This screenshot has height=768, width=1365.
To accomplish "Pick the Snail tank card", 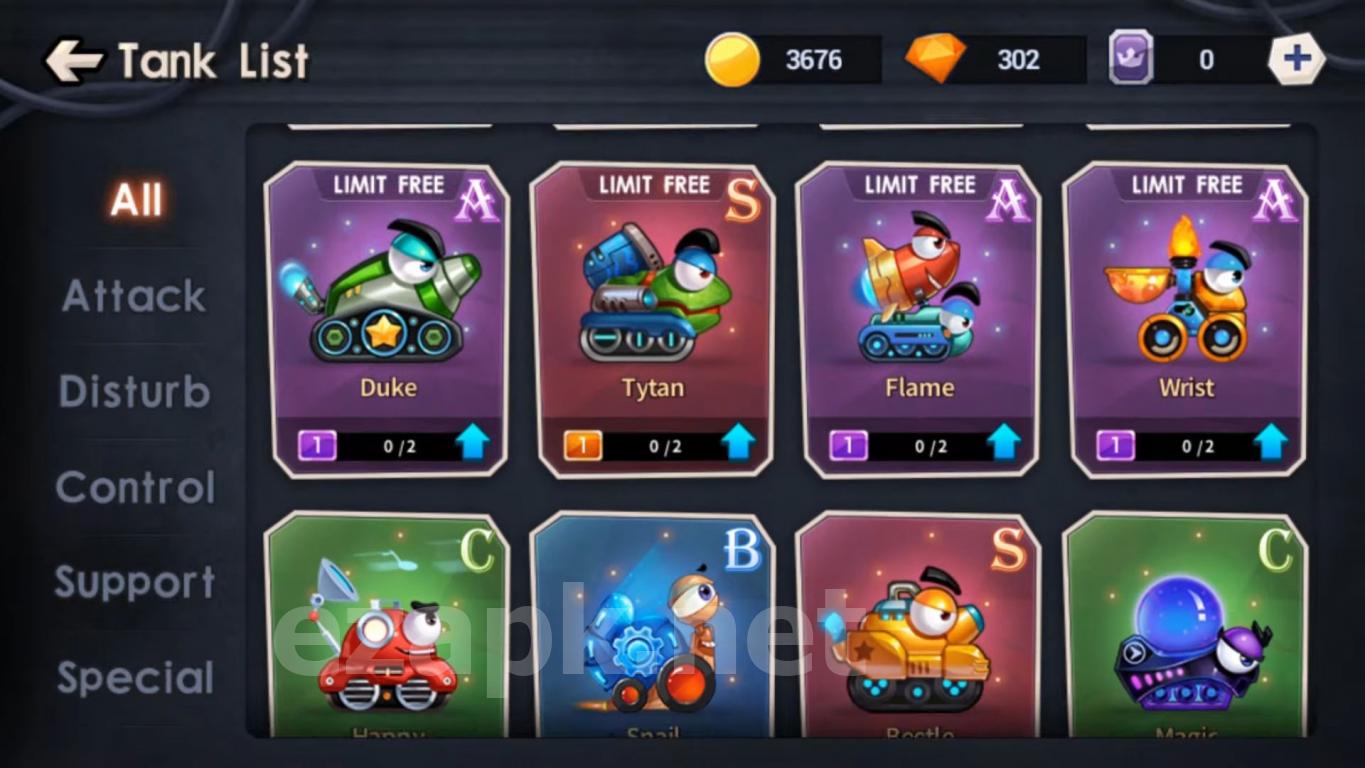I will (x=653, y=630).
